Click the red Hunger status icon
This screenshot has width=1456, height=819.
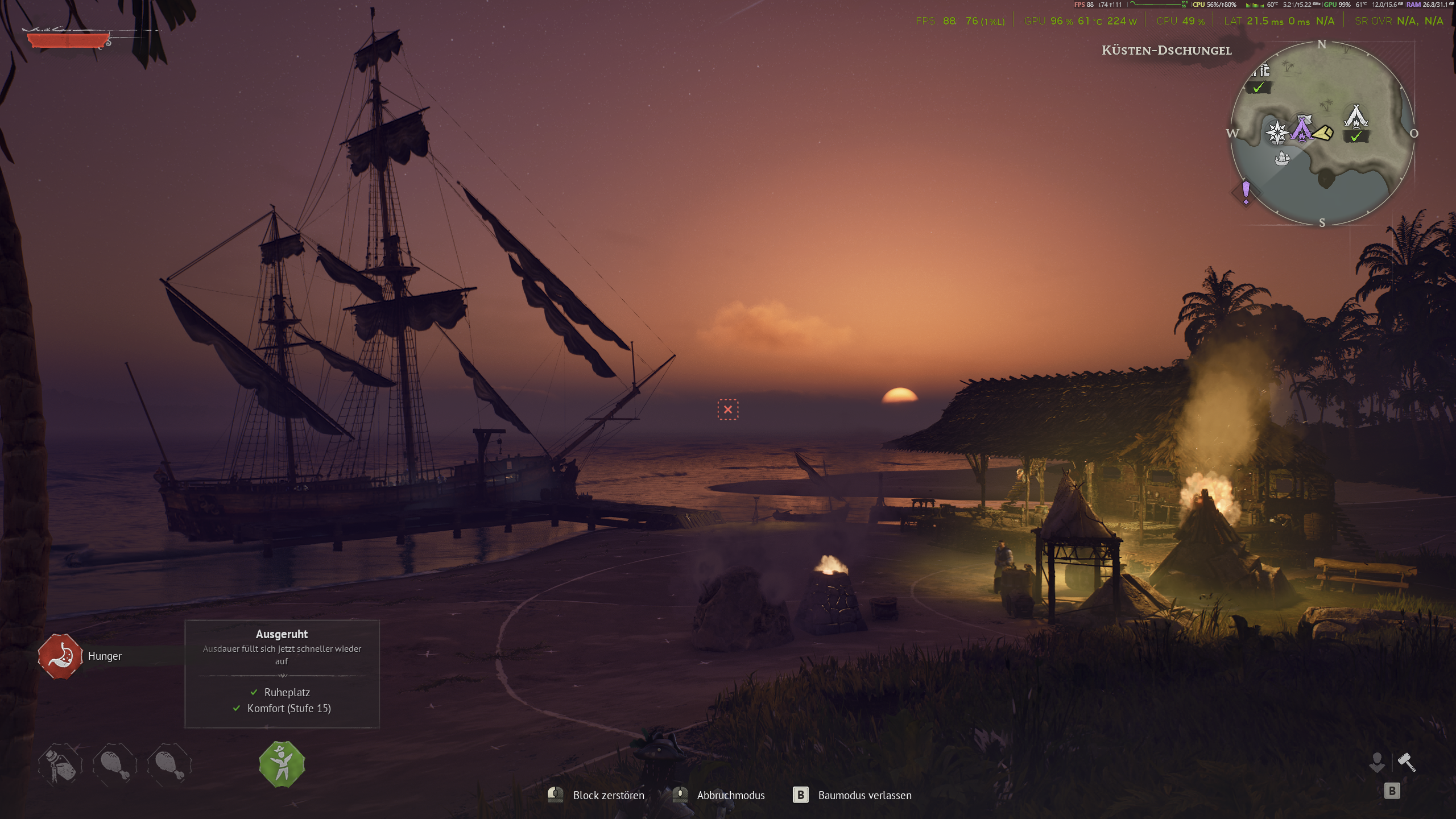click(x=60, y=656)
